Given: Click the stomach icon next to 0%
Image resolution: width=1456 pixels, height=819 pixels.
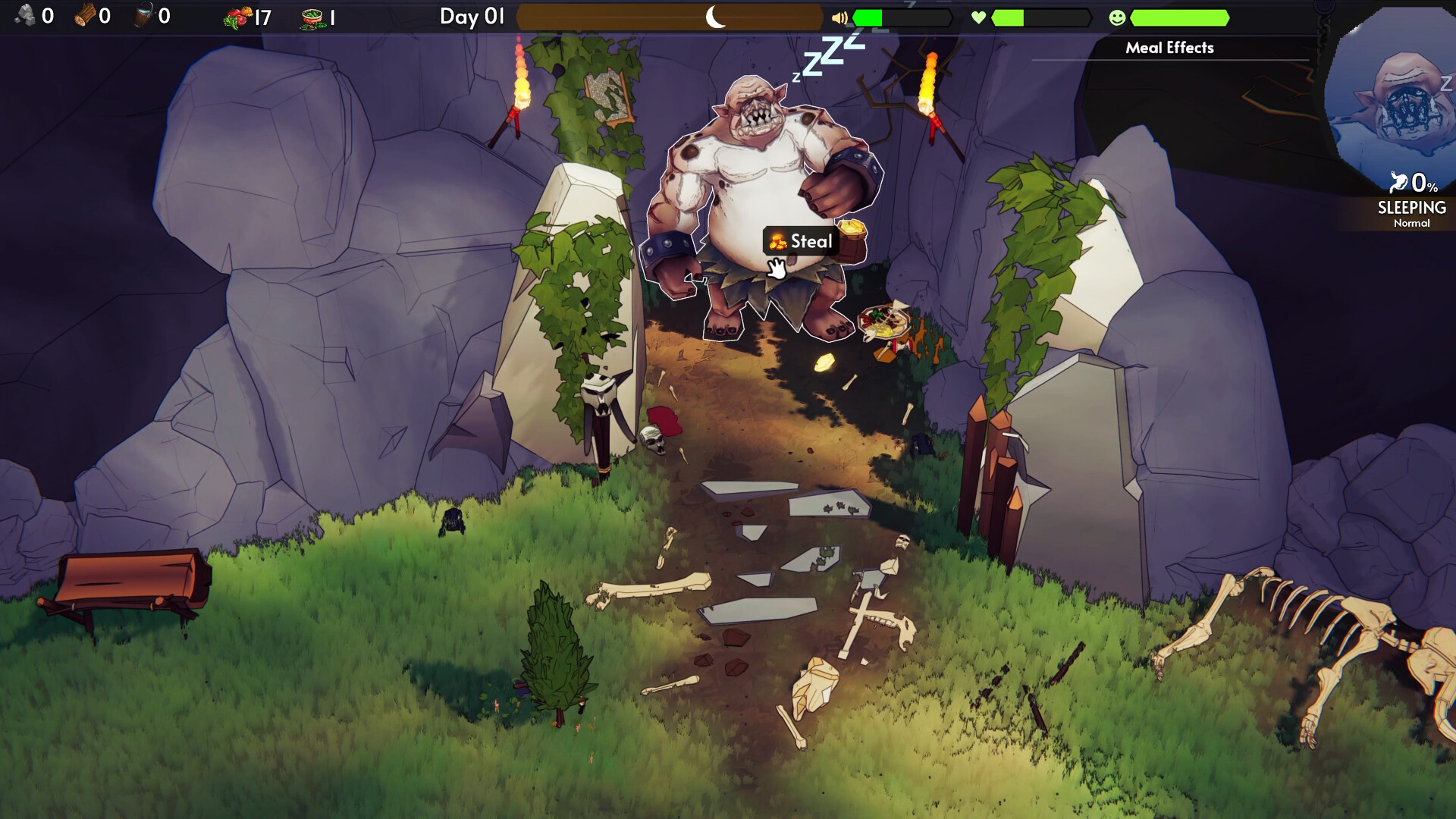Looking at the screenshot, I should tap(1401, 183).
